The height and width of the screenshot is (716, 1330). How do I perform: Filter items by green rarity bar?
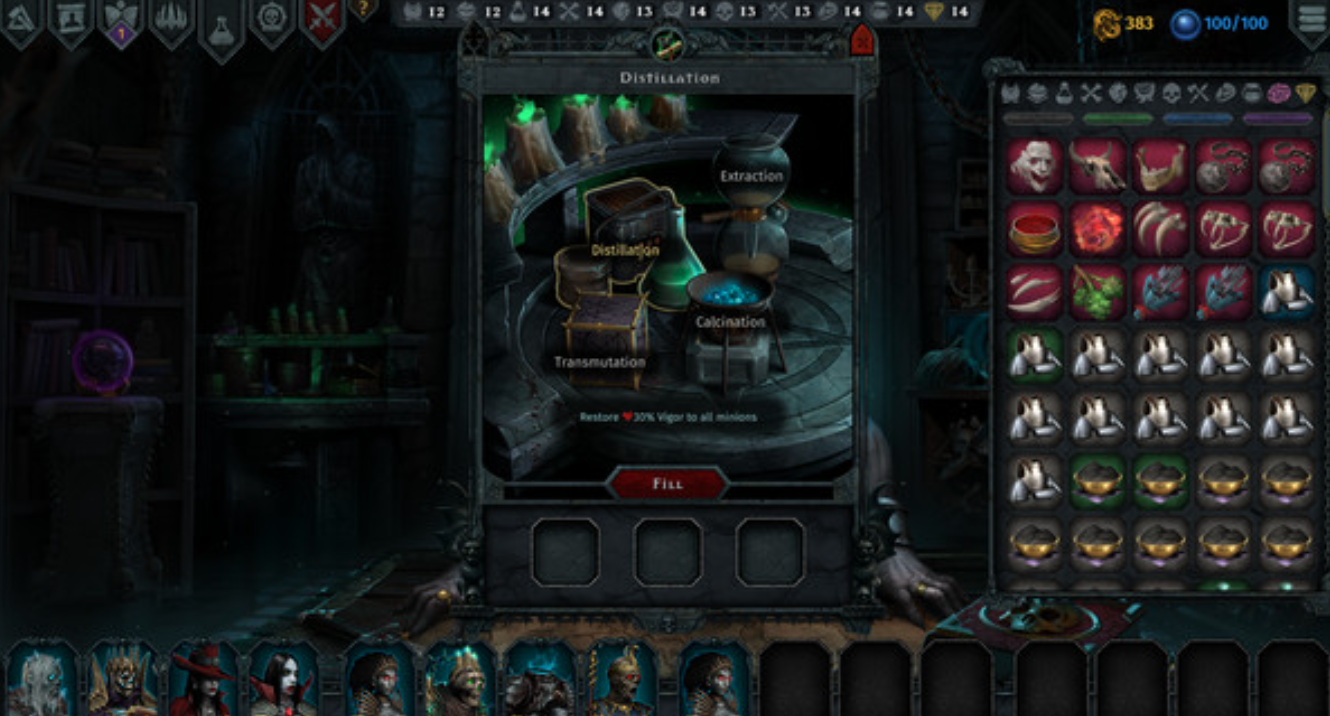[x=1117, y=119]
